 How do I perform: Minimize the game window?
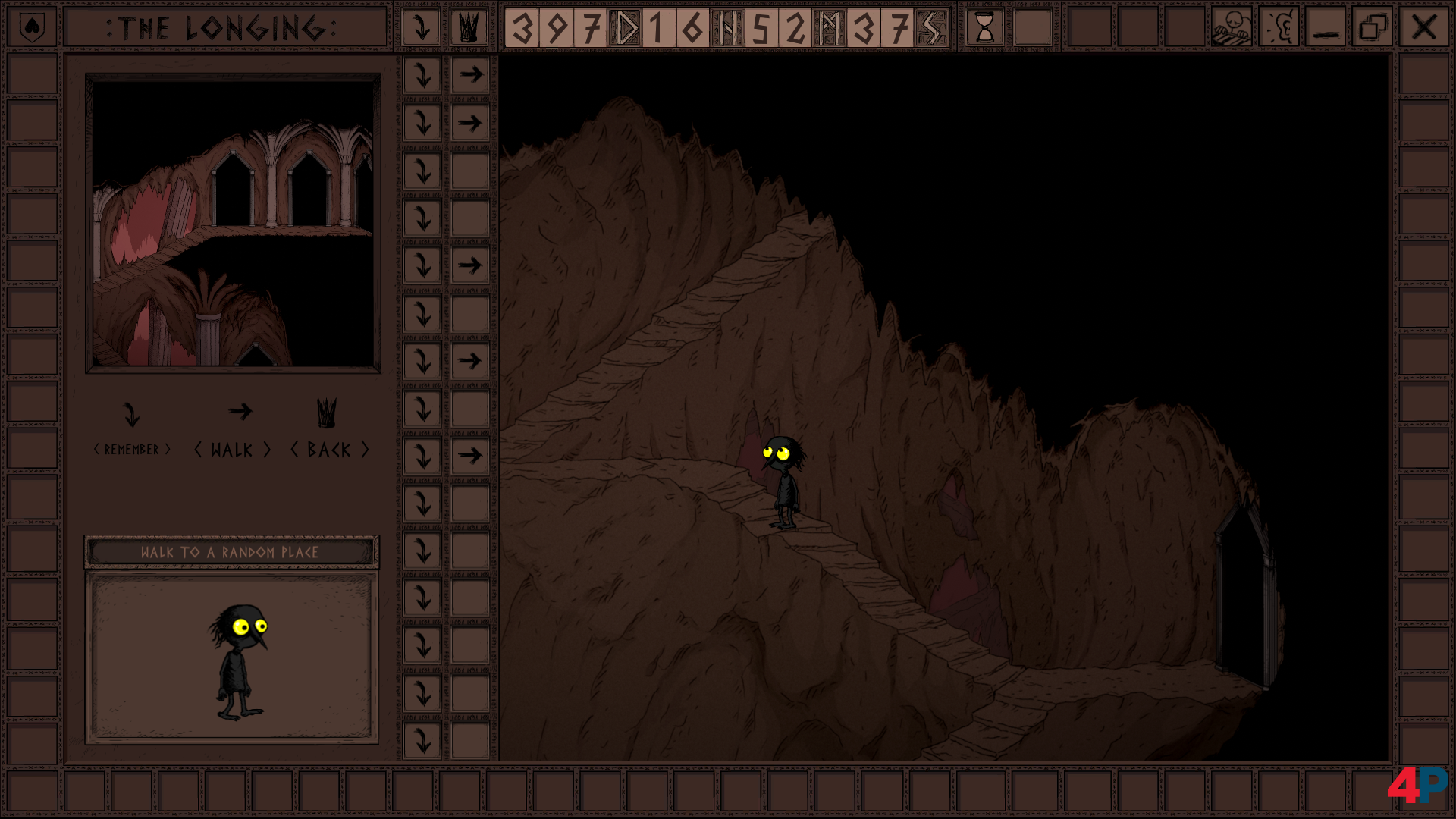coord(1326,28)
